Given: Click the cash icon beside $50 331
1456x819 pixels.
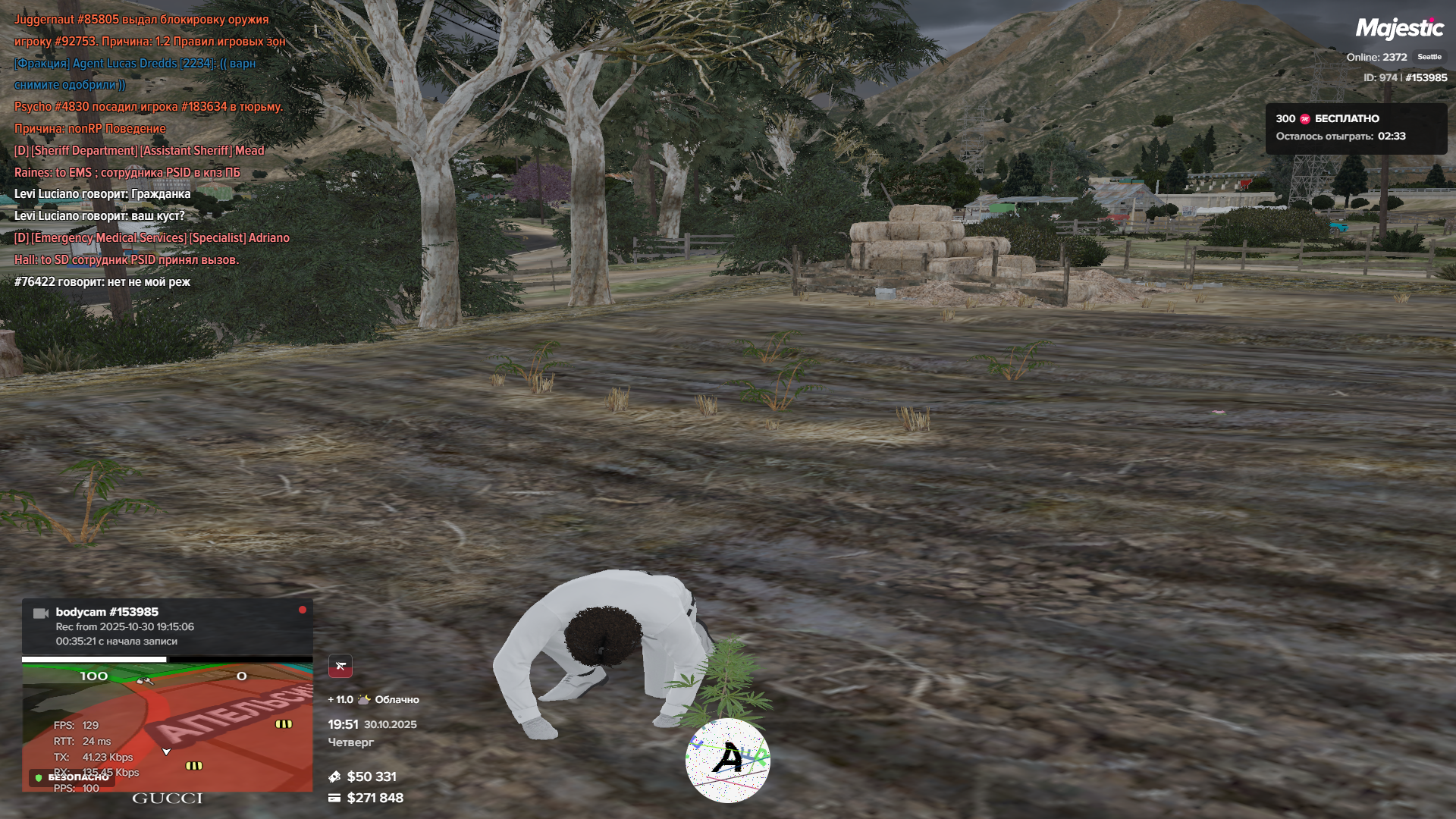Looking at the screenshot, I should click(334, 777).
